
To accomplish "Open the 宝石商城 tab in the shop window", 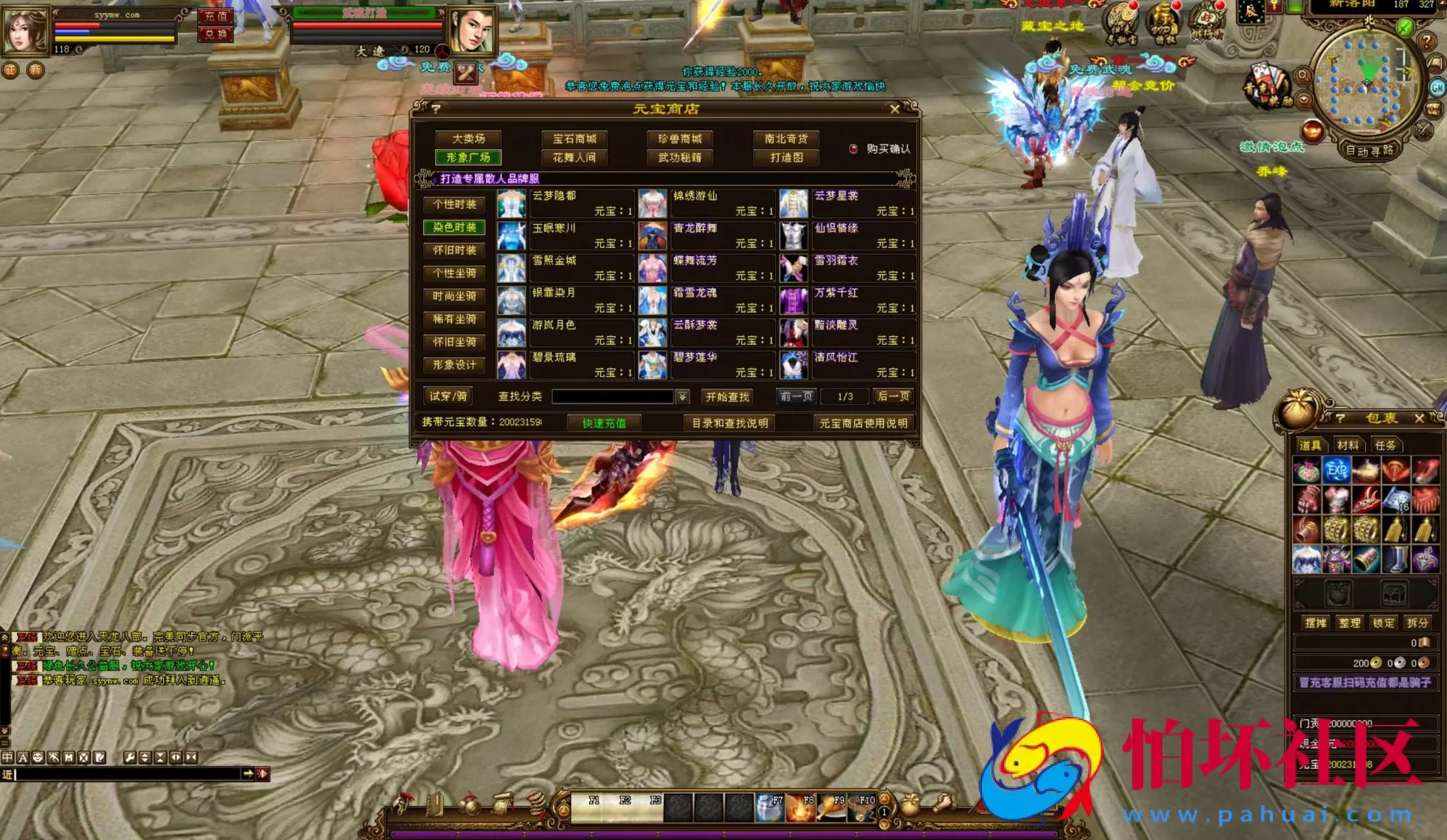I will (574, 138).
